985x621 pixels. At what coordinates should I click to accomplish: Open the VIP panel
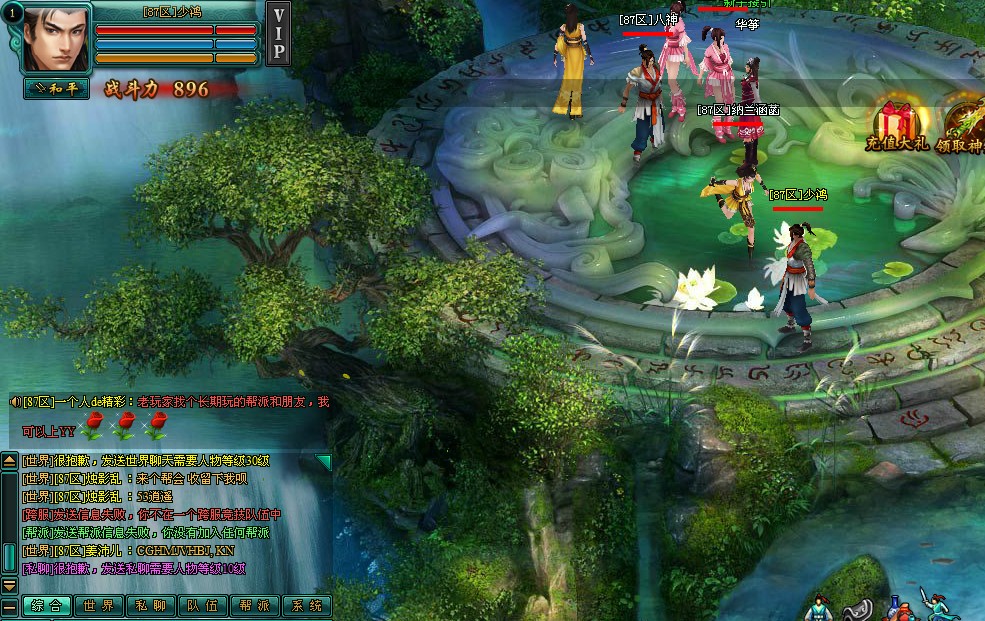279,33
